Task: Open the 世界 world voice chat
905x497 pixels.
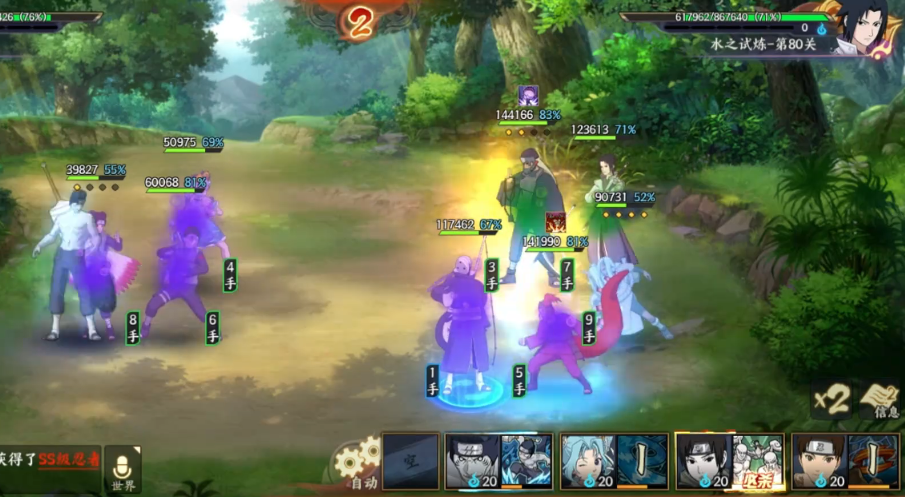Action: (122, 469)
